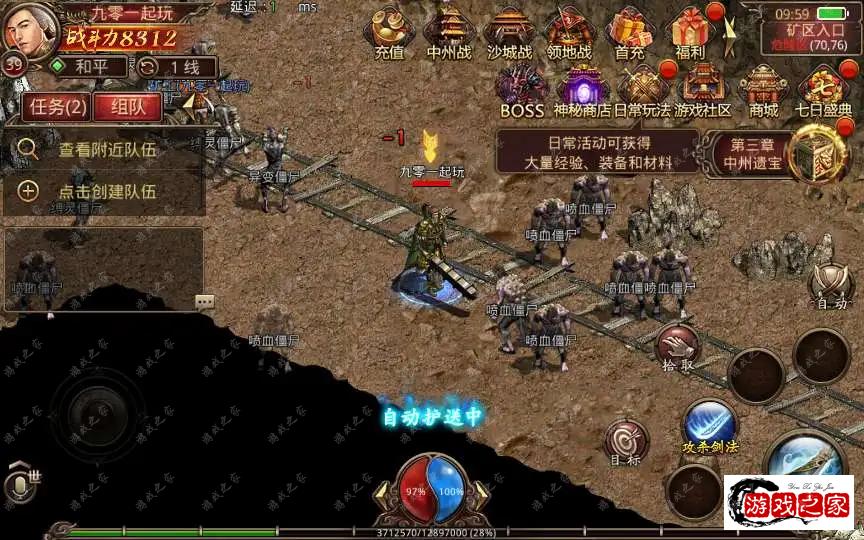The width and height of the screenshot is (864, 540).
Task: Switch to the 任务(2) quest tab
Action: 55,106
